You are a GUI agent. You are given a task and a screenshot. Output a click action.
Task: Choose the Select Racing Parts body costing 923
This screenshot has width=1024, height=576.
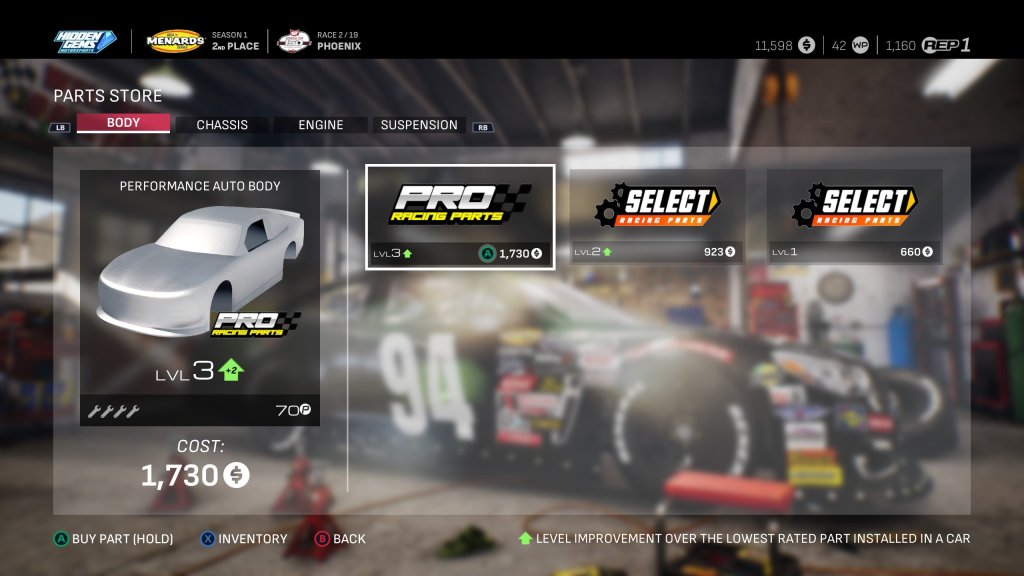pos(657,217)
